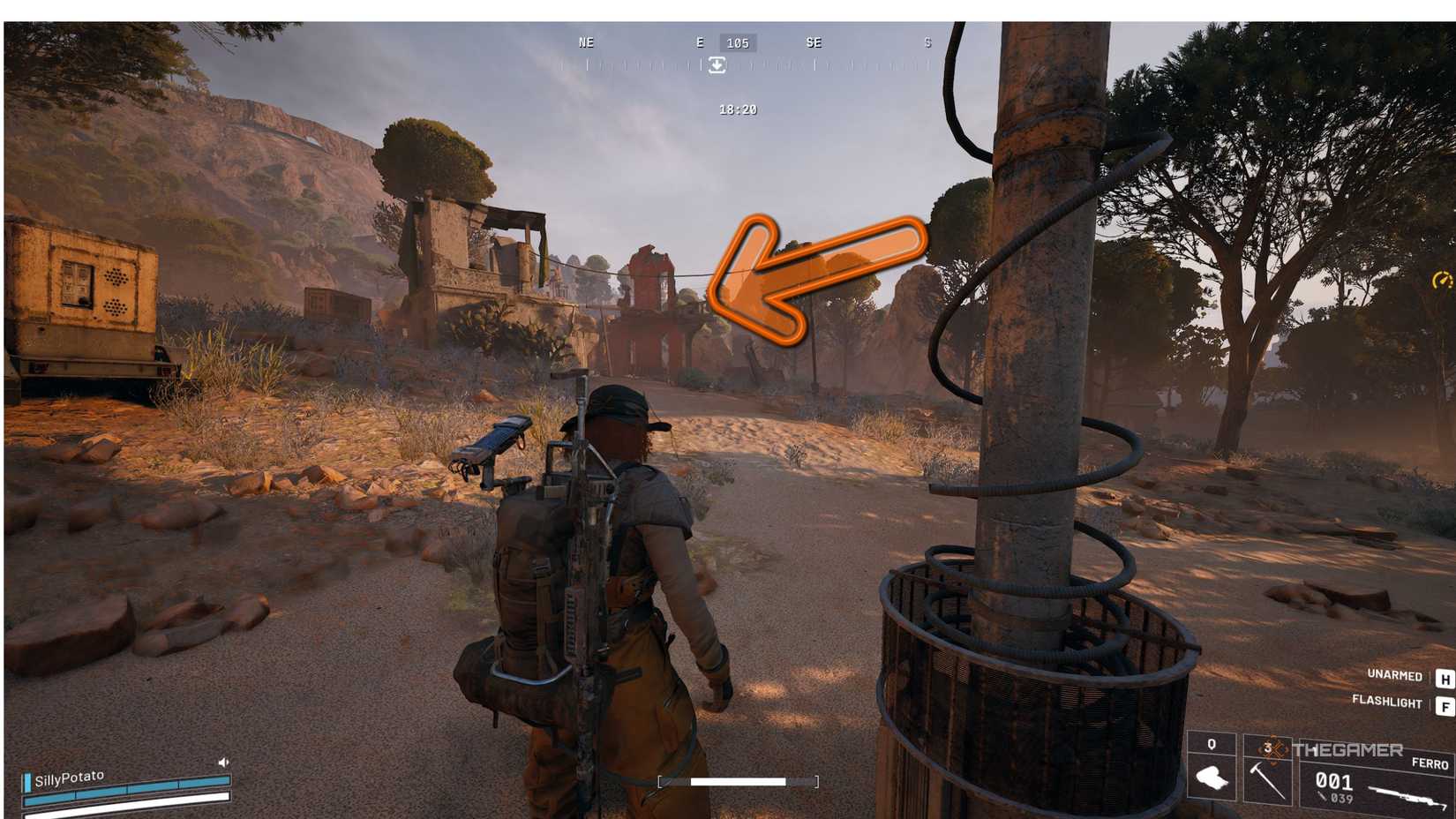
Task: Open the compass bearing 105 readout
Action: point(738,42)
